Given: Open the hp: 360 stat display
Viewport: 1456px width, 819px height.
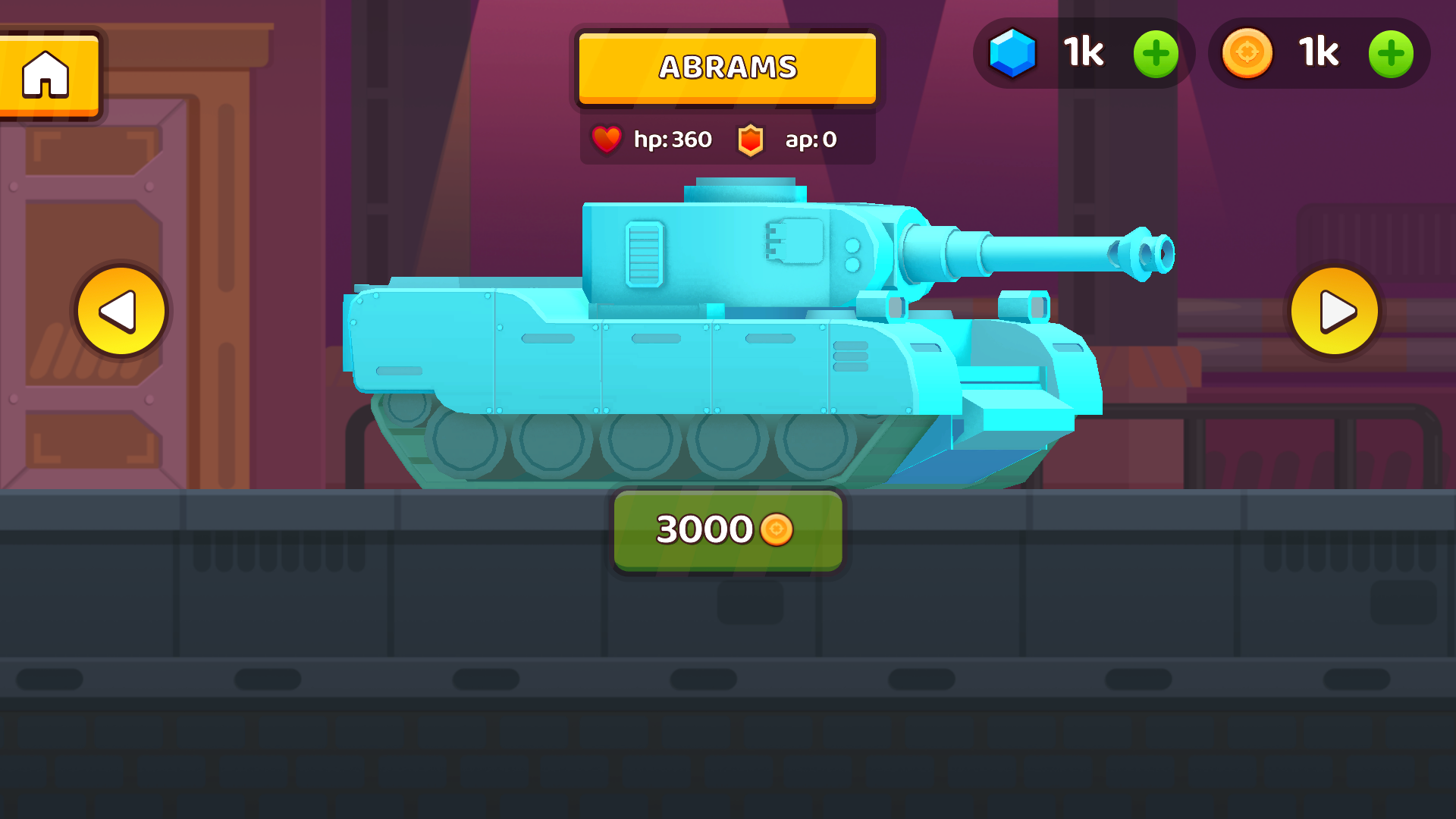Looking at the screenshot, I should click(672, 139).
